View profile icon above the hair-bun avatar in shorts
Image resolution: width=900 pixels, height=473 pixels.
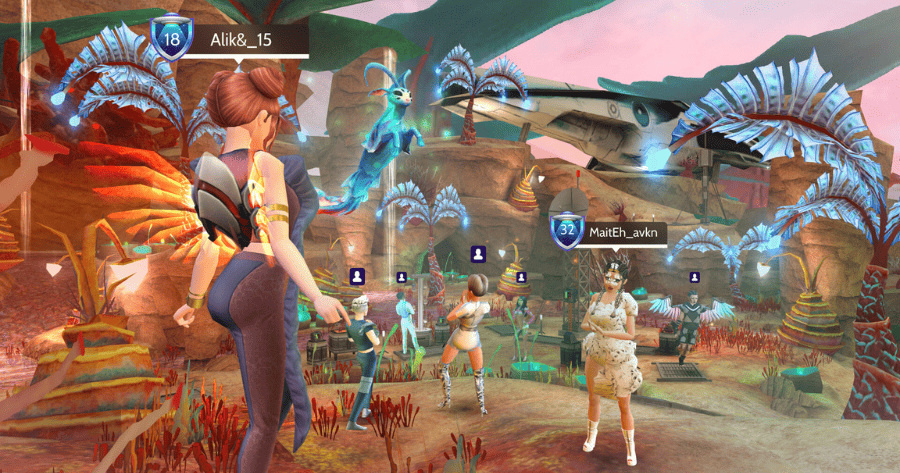(479, 254)
